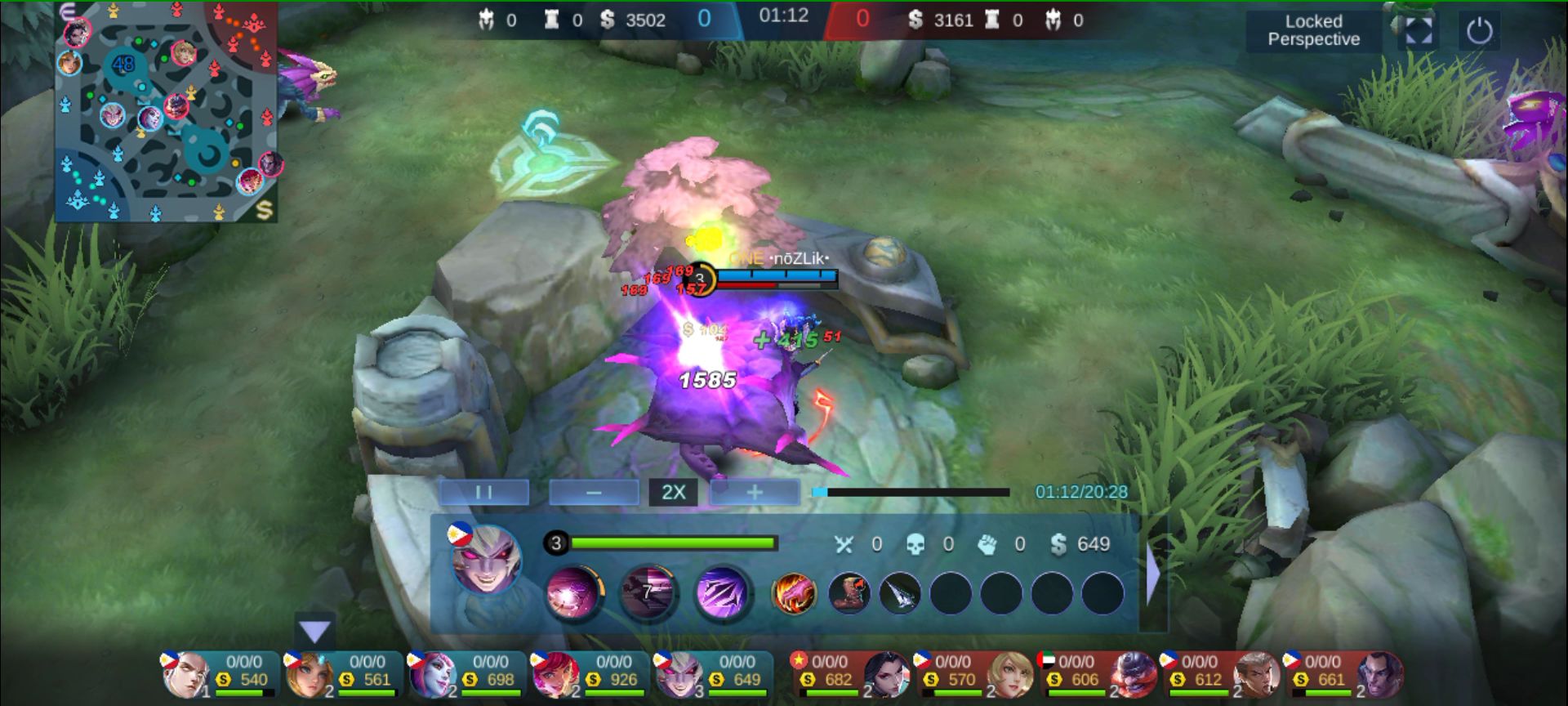
Task: Toggle the Locked Perspective button
Action: pyautogui.click(x=1313, y=31)
